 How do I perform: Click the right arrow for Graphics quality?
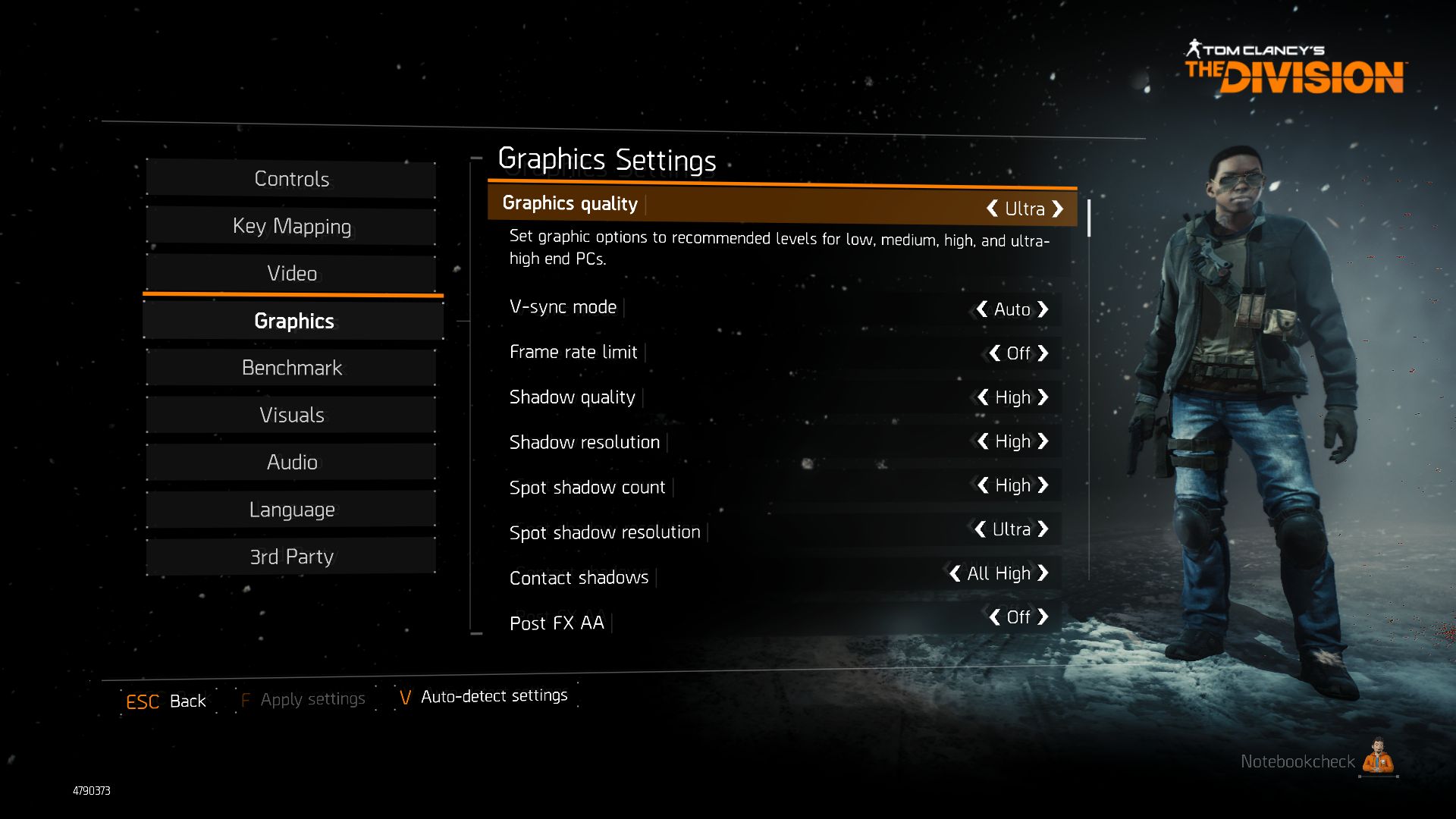tap(1058, 209)
